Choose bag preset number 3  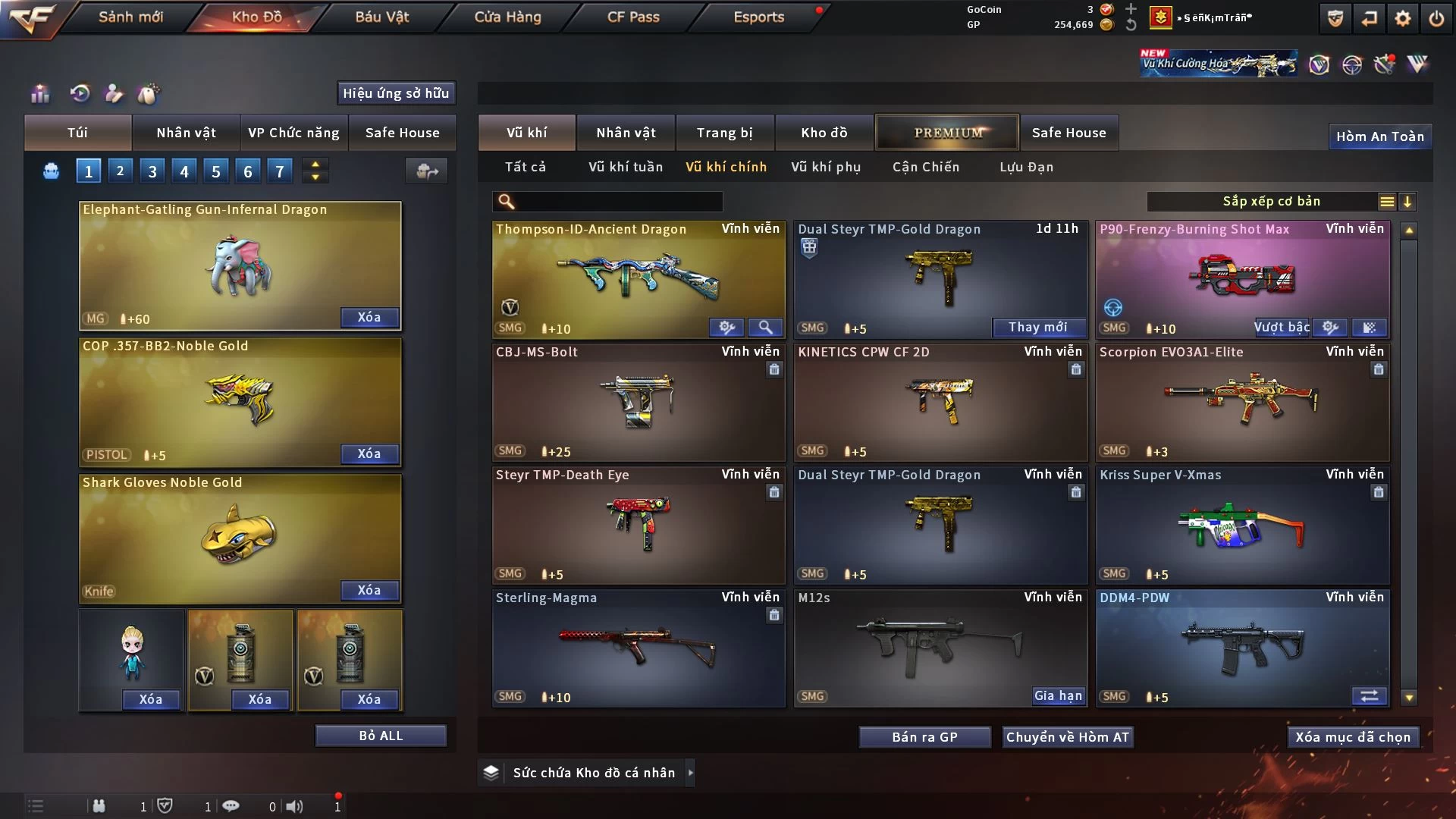[152, 171]
